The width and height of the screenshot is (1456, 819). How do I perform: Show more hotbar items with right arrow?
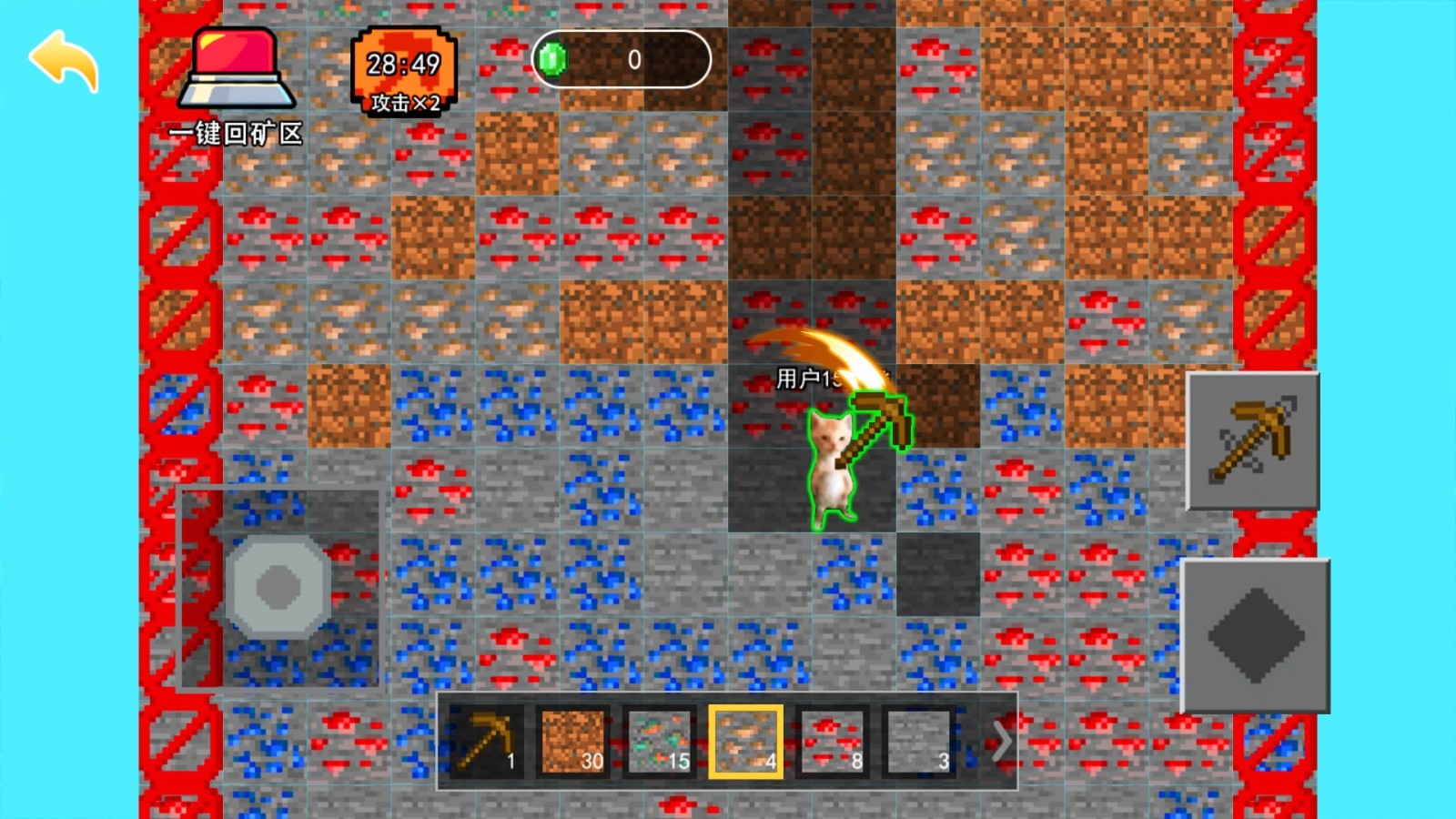point(1000,742)
